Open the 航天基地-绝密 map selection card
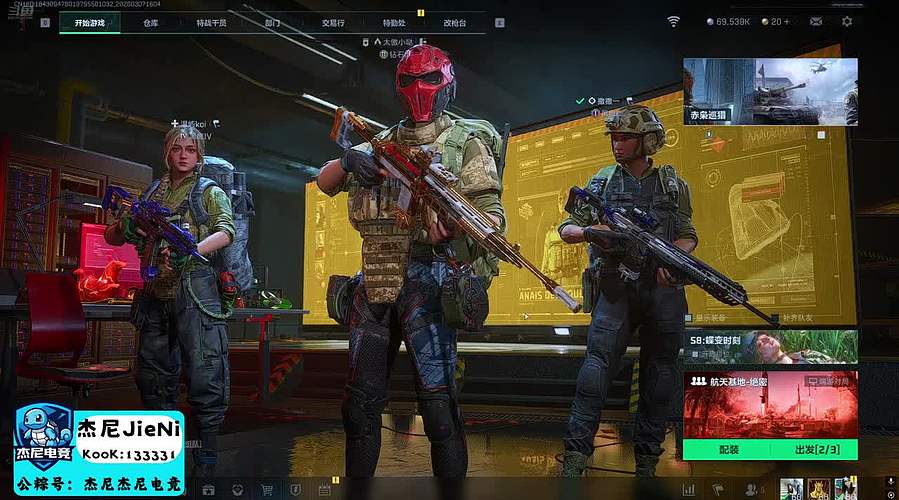The width and height of the screenshot is (899, 500). click(x=770, y=404)
